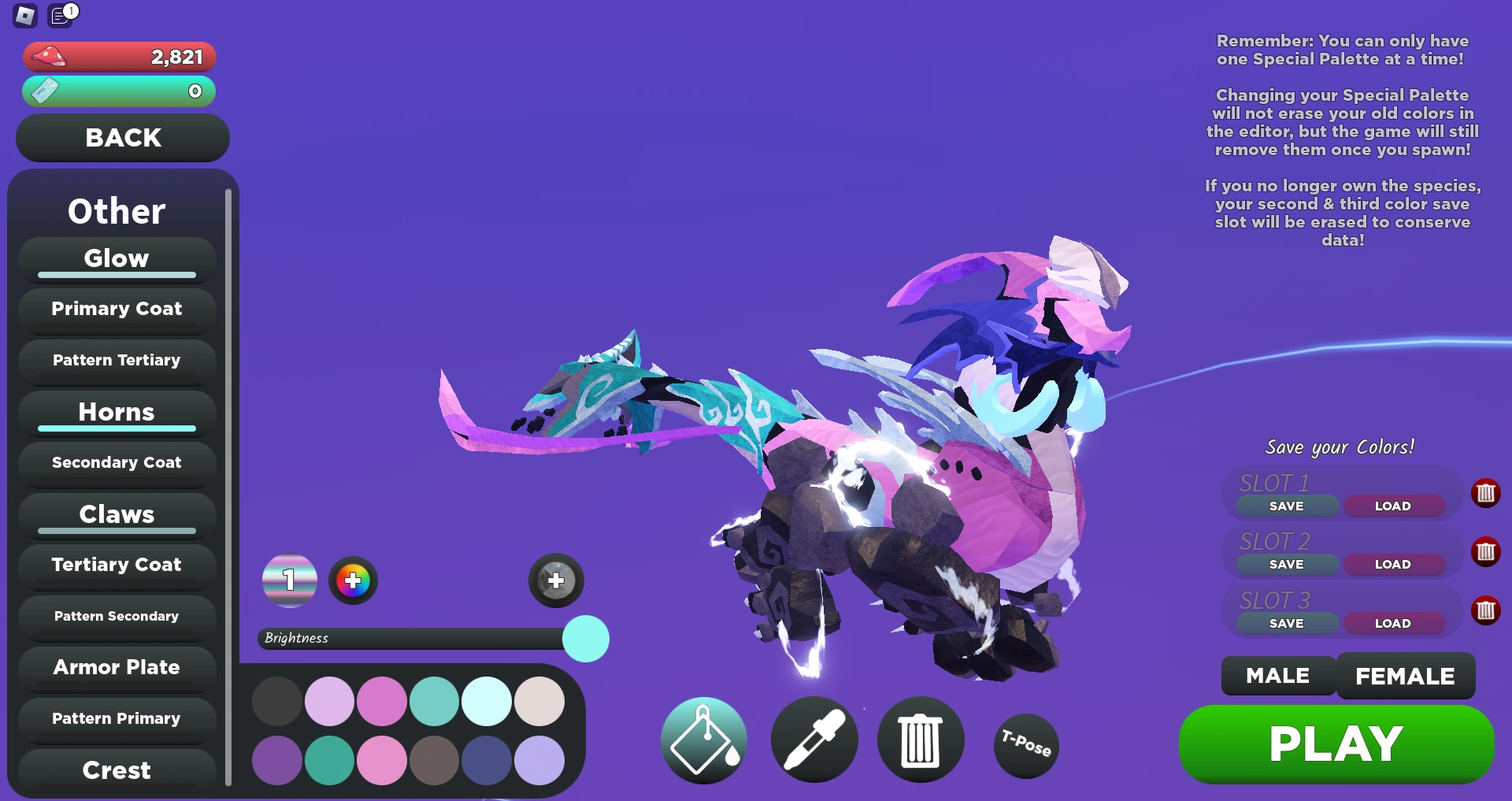Pick the teal color swatch

coord(435,700)
